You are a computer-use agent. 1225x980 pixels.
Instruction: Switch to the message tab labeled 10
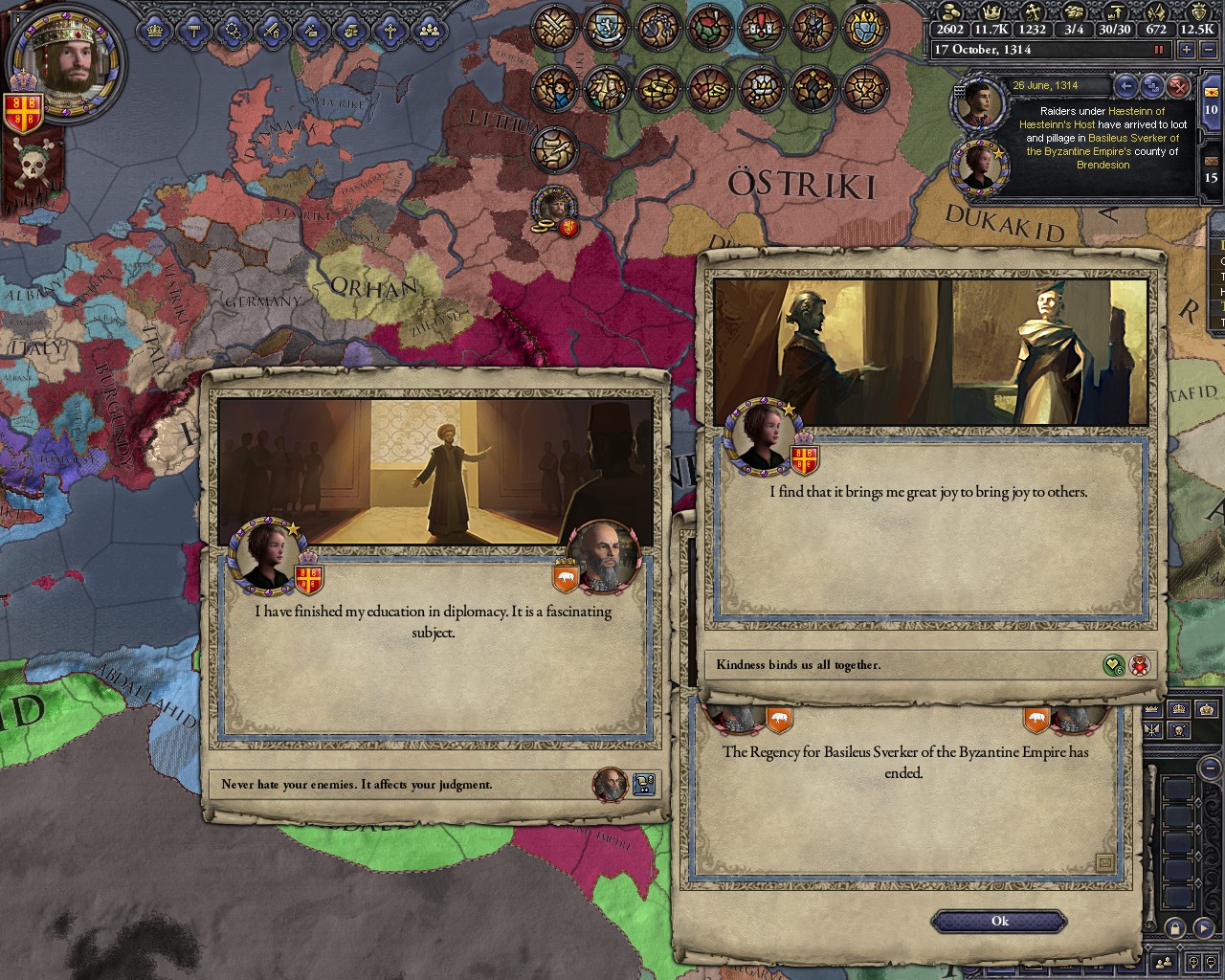pos(1210,108)
